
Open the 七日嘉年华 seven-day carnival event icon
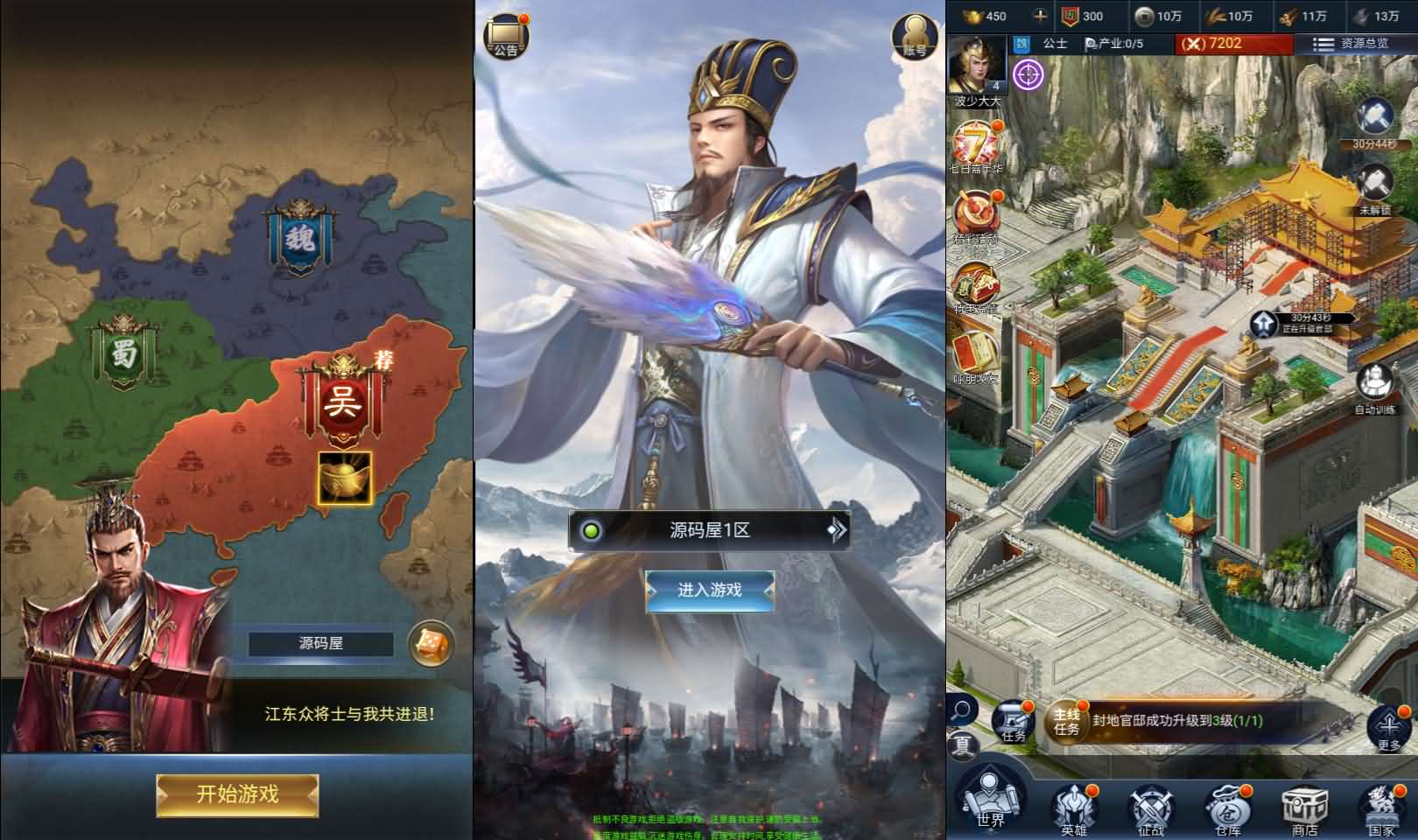coord(974,140)
